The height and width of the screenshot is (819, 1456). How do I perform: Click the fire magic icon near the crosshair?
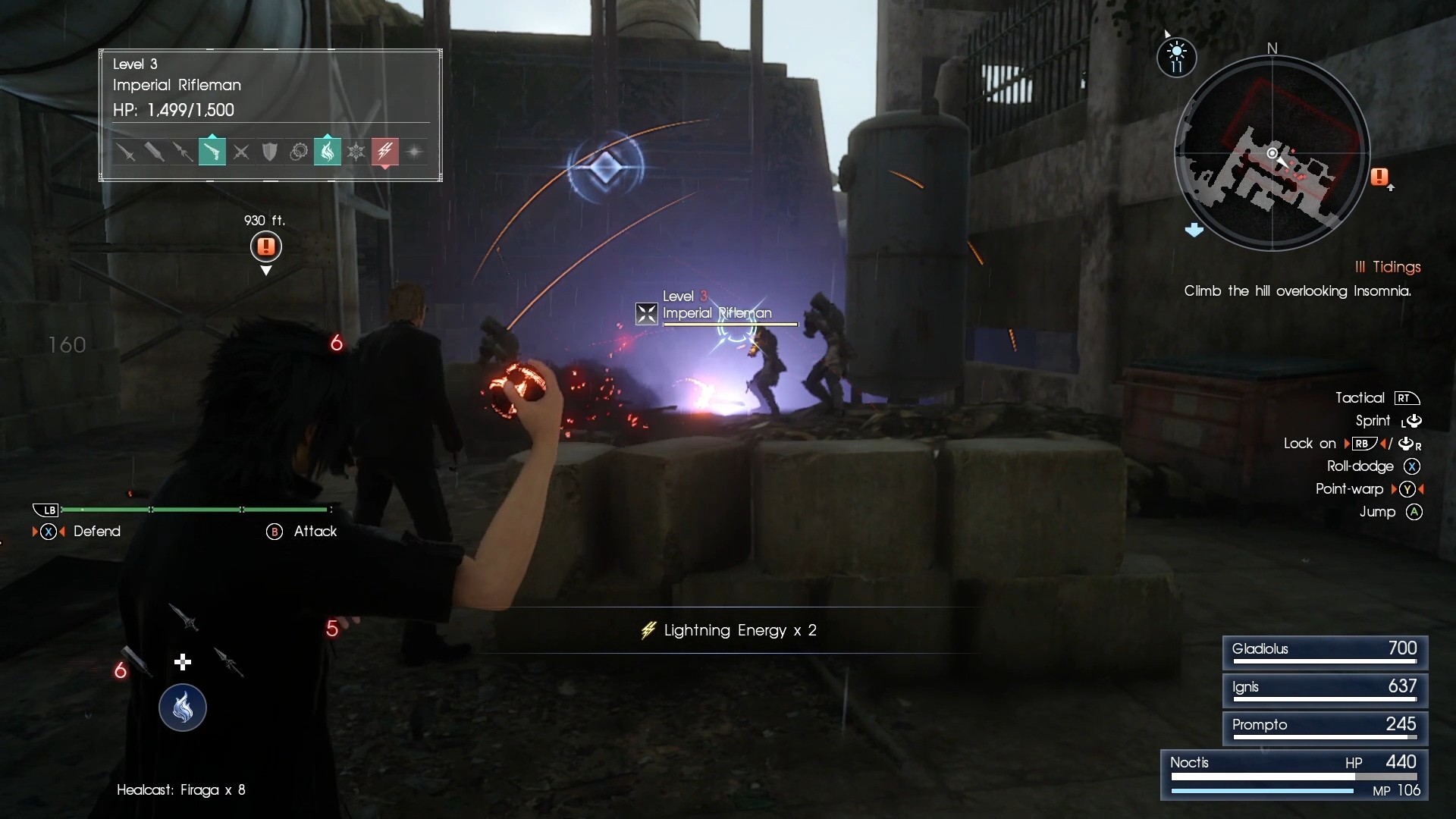point(182,708)
